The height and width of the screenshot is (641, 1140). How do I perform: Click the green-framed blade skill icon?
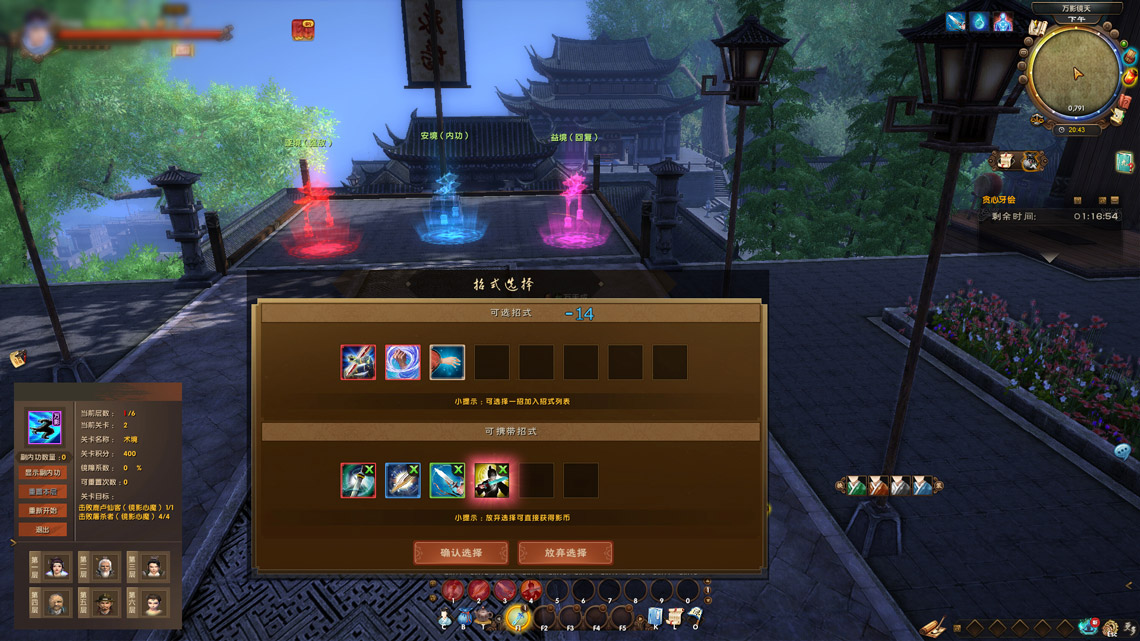(447, 480)
